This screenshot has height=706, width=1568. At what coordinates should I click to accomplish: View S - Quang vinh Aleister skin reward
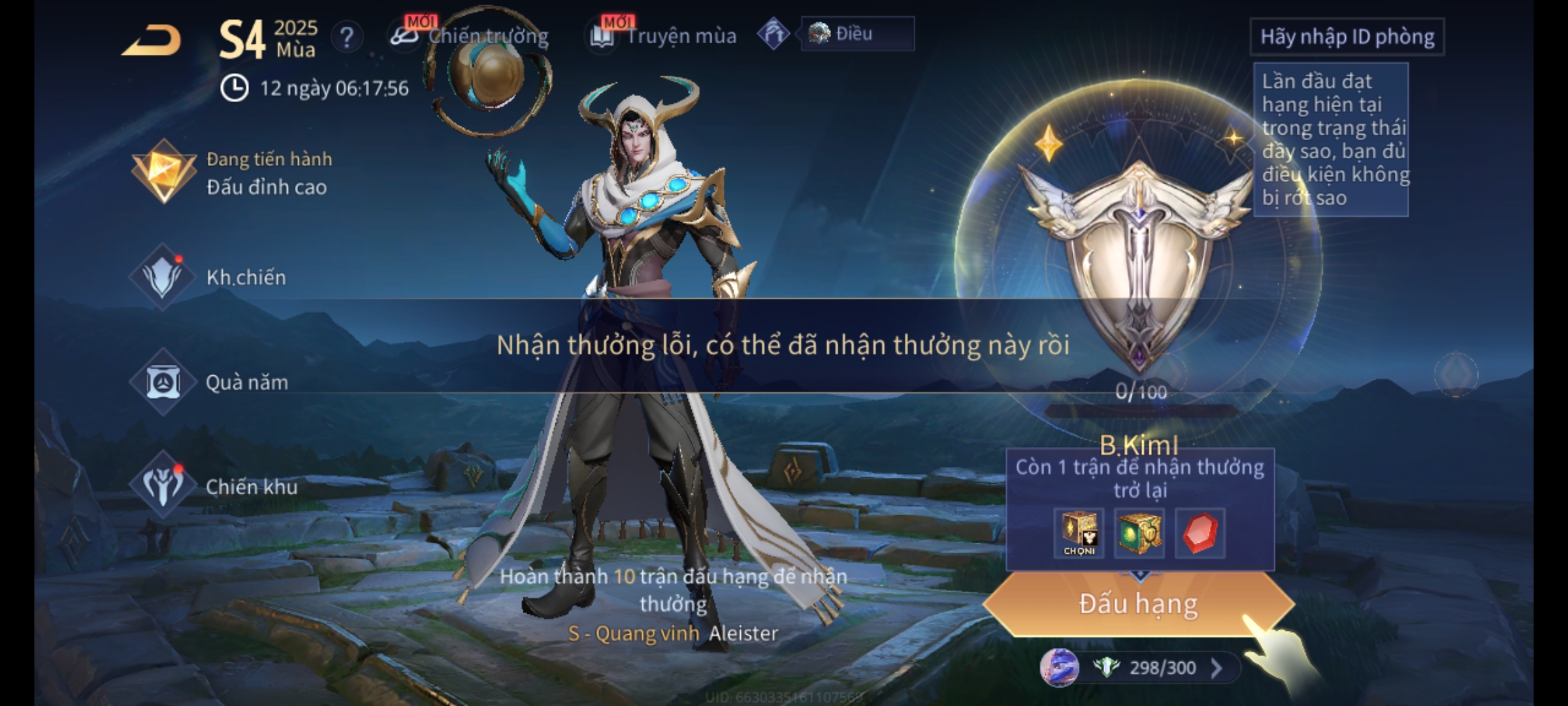point(673,633)
